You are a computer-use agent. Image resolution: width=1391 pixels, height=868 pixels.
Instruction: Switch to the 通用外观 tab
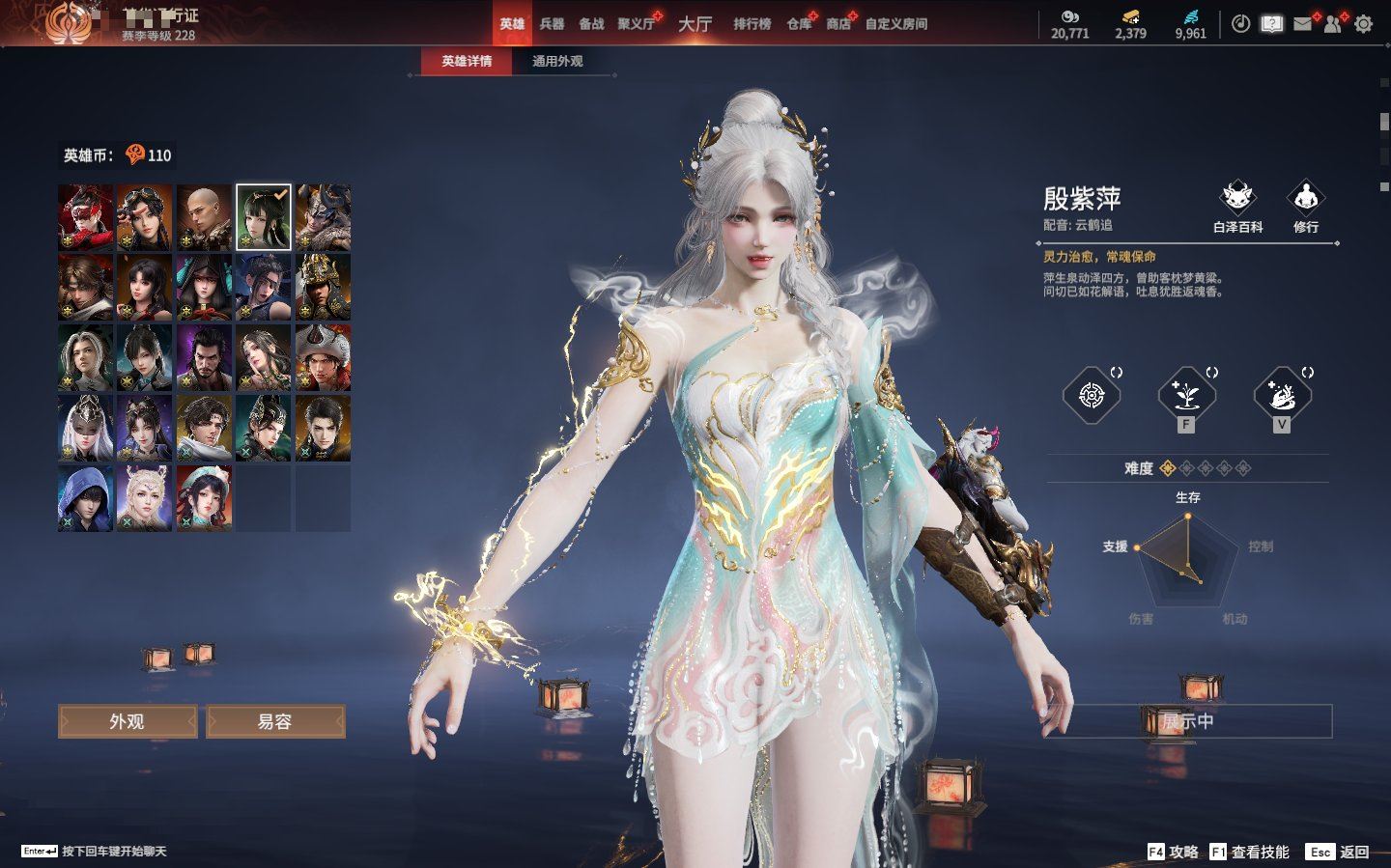tap(557, 61)
